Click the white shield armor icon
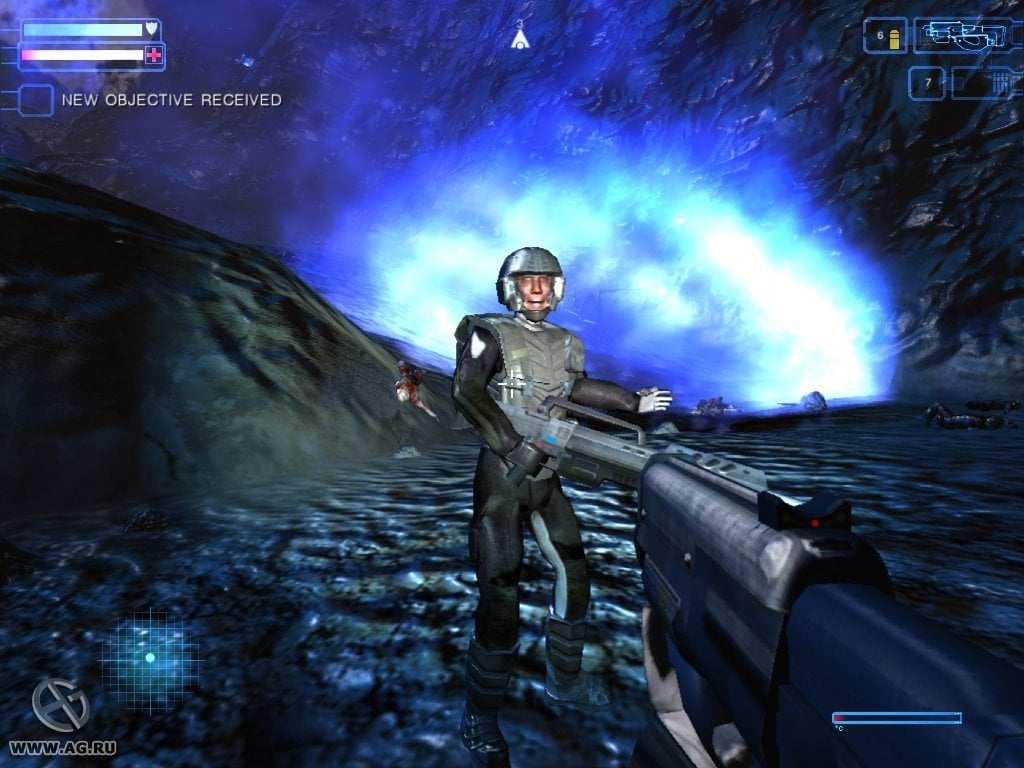Screen dimensions: 1024x768 [x=152, y=29]
